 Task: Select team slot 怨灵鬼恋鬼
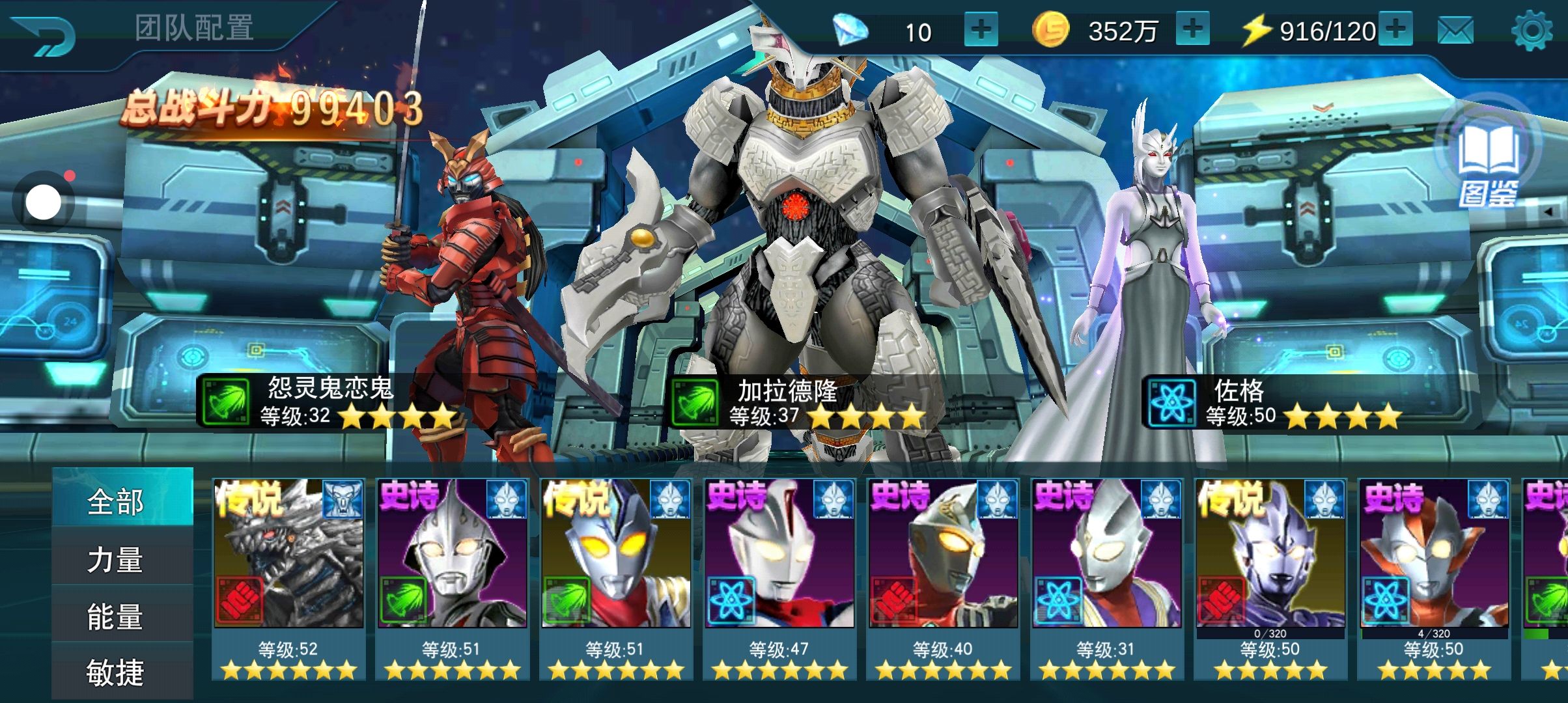point(329,402)
